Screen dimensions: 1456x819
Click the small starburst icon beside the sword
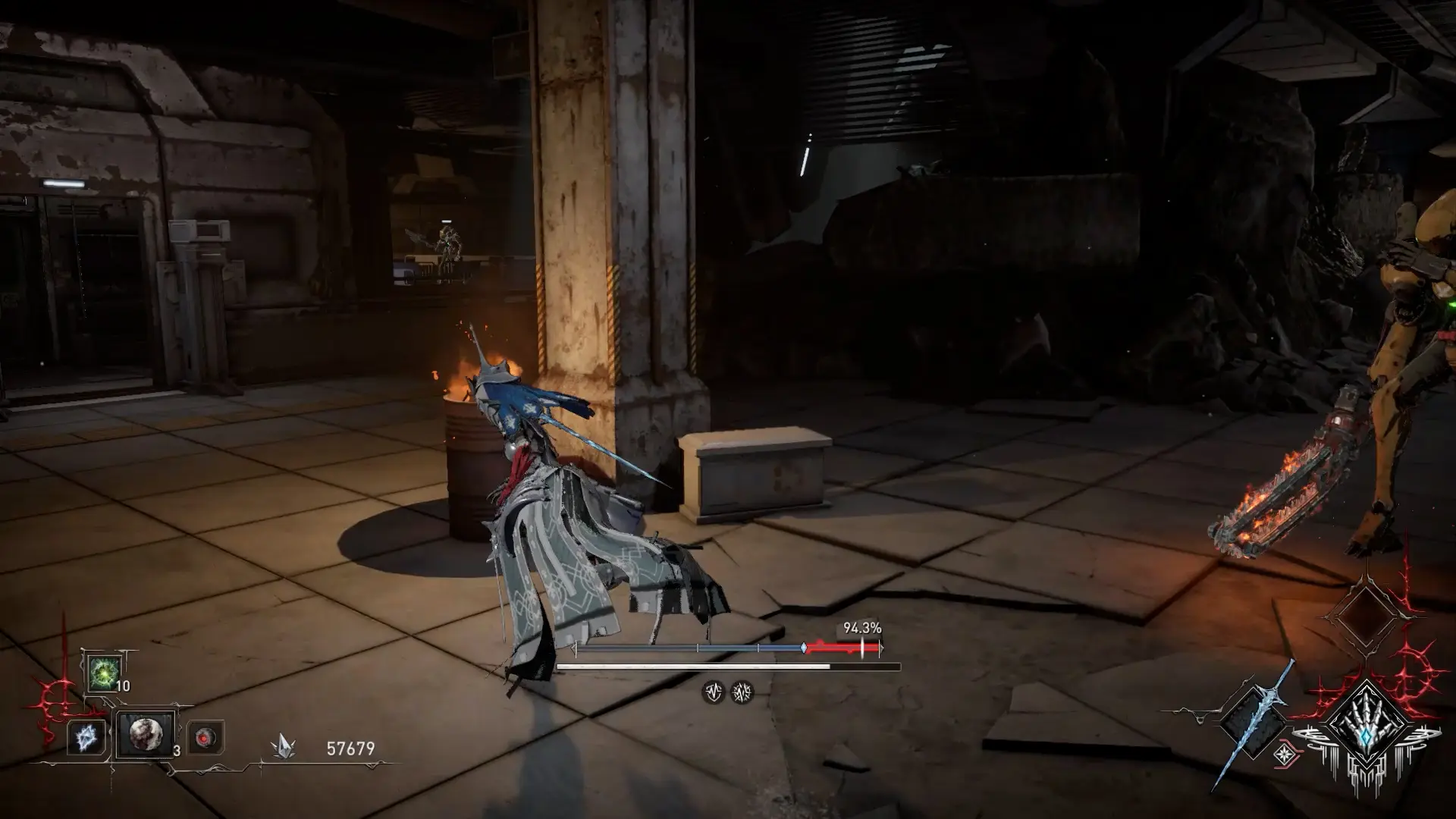point(1283,753)
